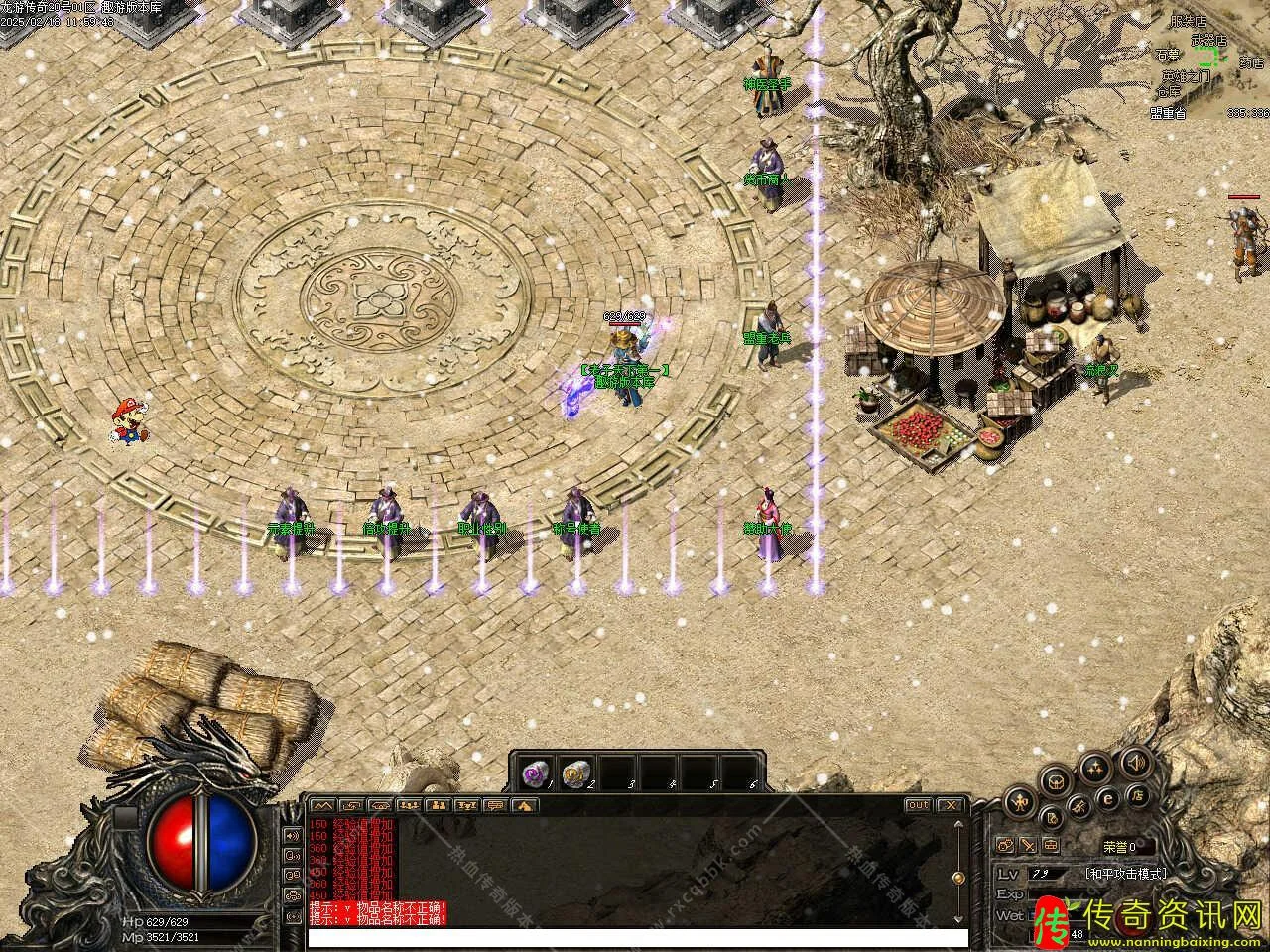Use the golden scroll in hotbar slot 2
The height and width of the screenshot is (952, 1270).
point(575,773)
